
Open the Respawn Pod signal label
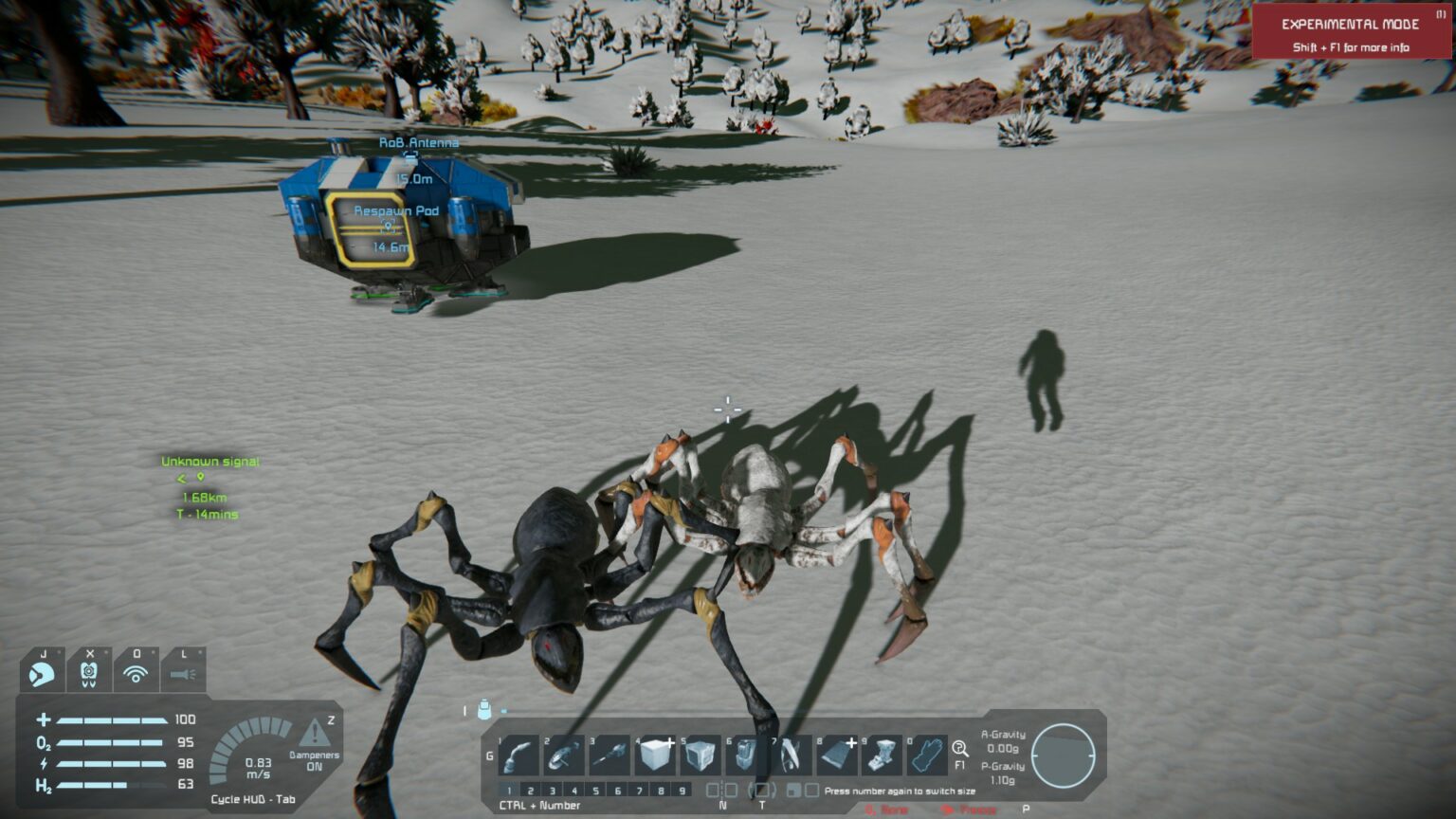(x=395, y=212)
